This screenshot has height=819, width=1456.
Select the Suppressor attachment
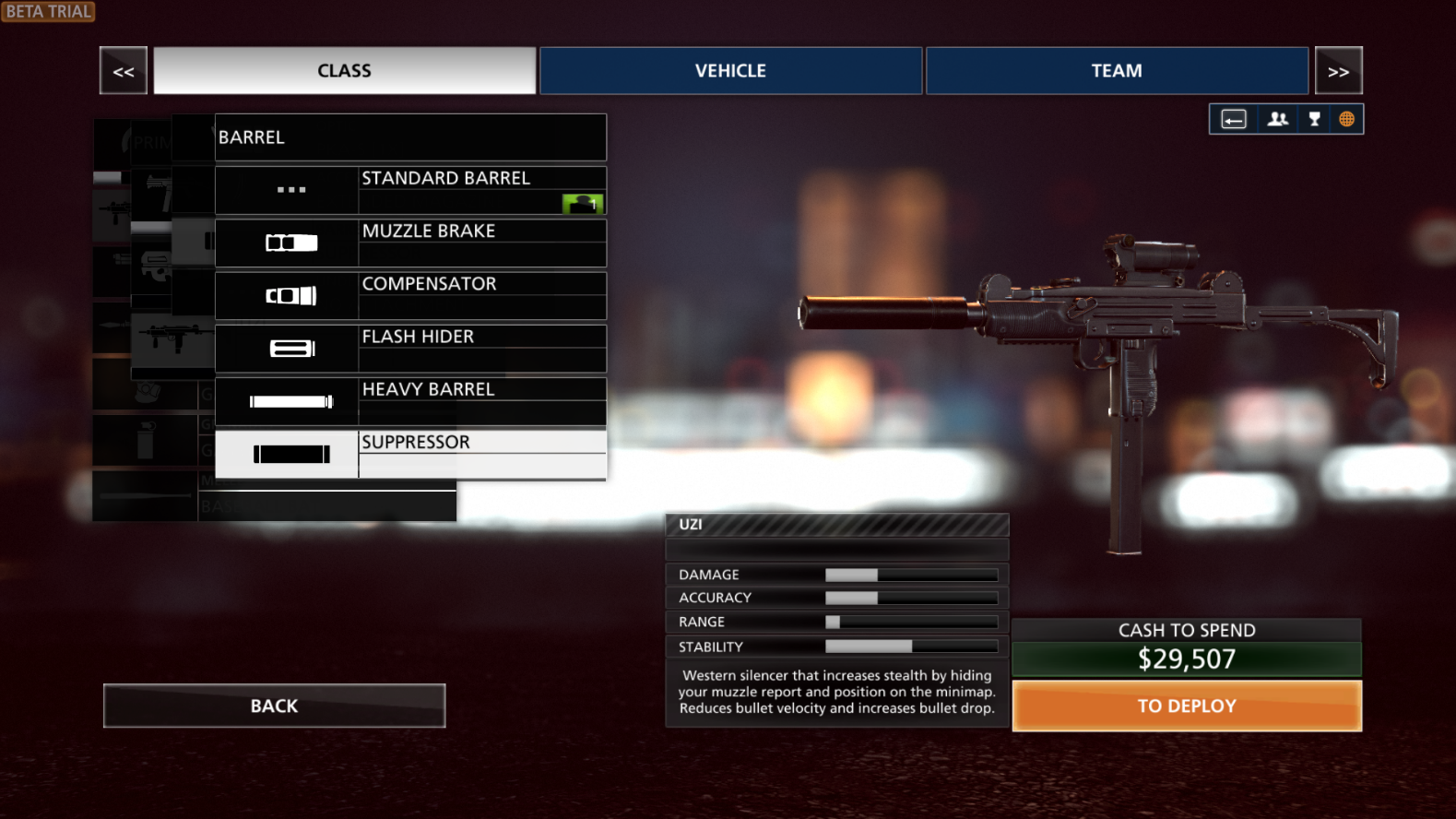410,454
